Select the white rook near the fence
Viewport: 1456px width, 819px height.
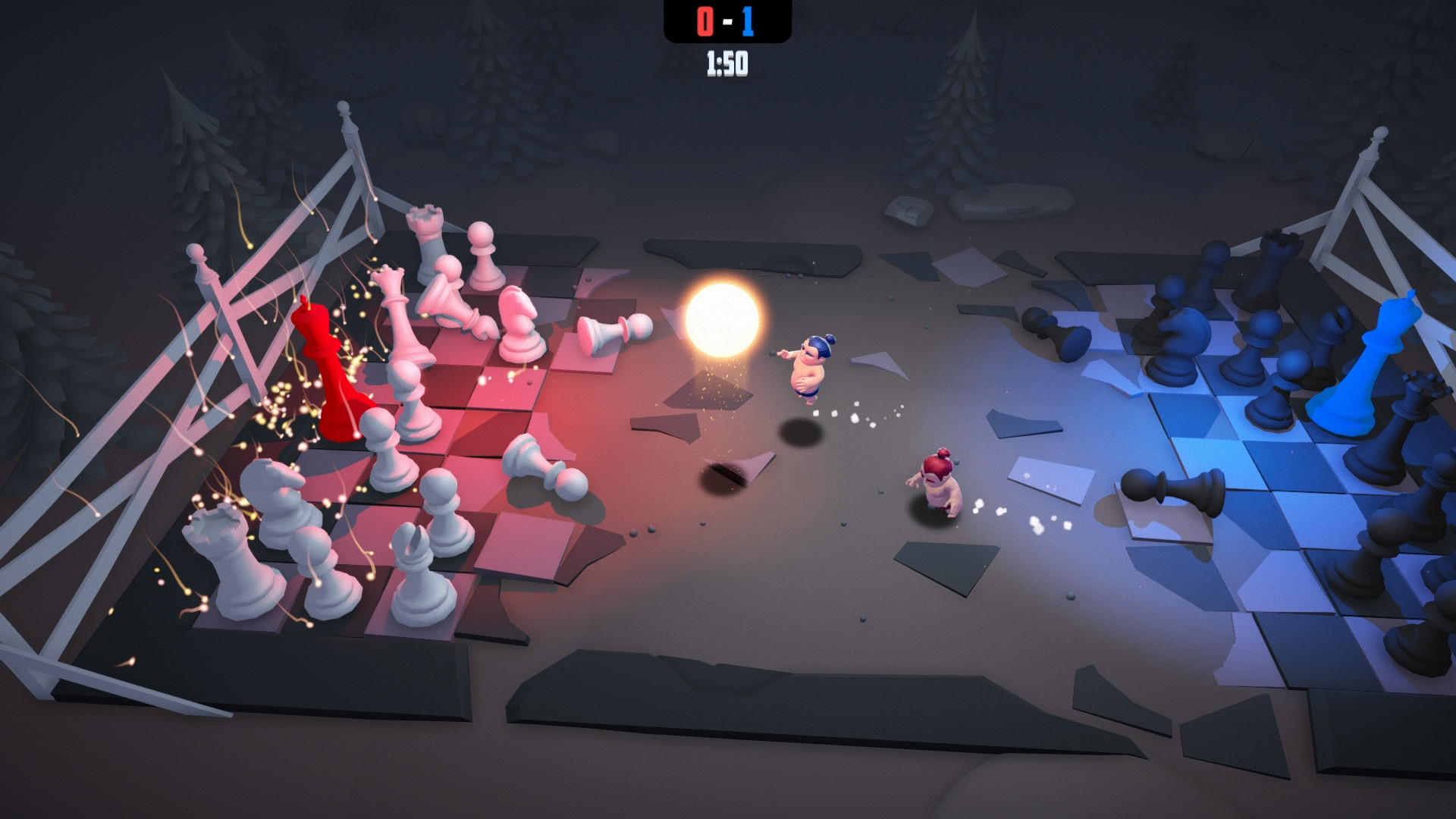point(425,227)
